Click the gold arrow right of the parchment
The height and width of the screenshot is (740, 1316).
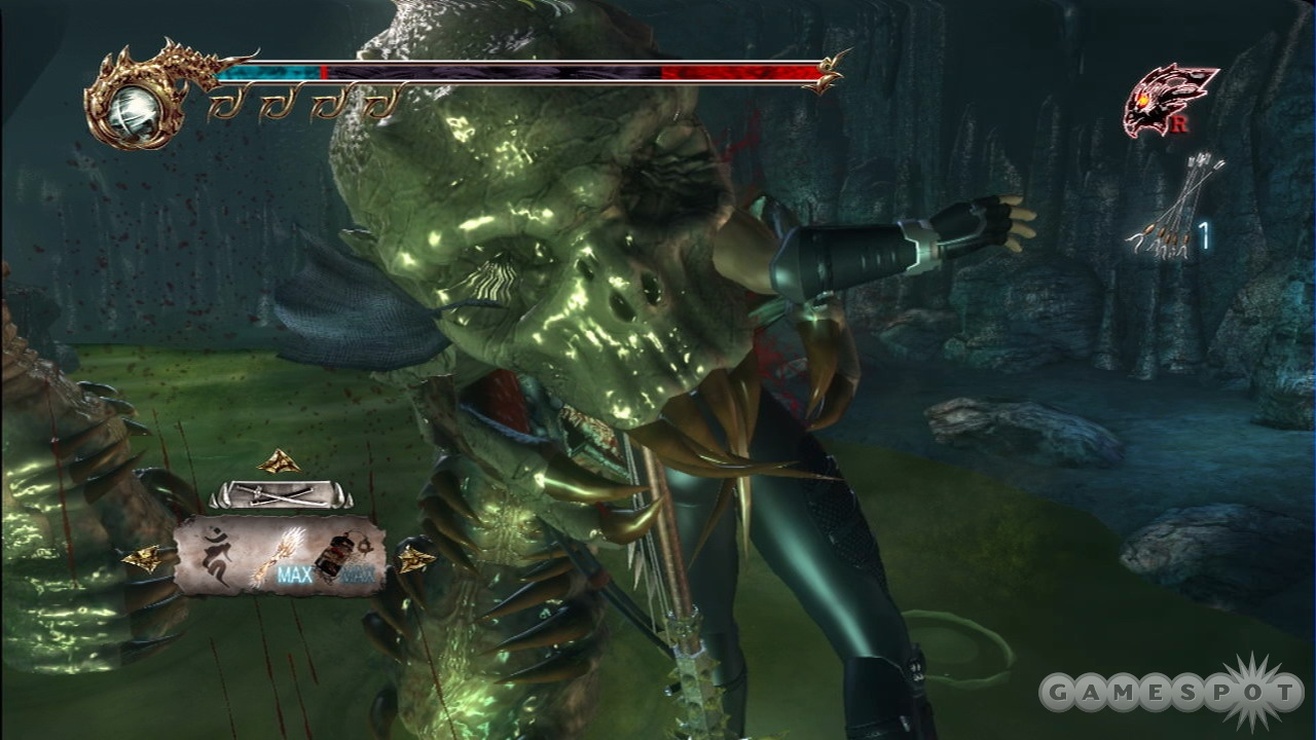point(413,558)
